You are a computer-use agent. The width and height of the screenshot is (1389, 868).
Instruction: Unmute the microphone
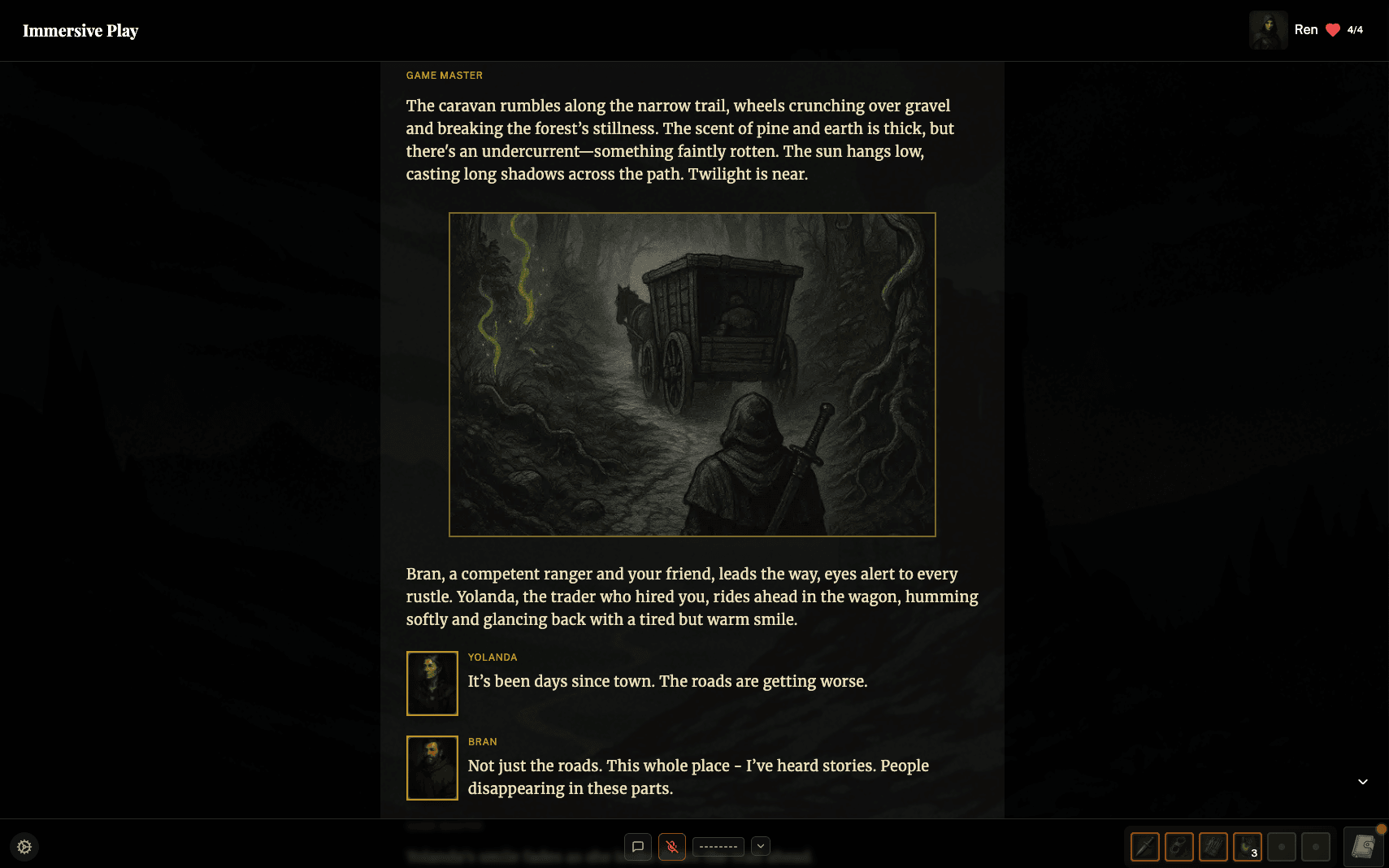(x=672, y=846)
